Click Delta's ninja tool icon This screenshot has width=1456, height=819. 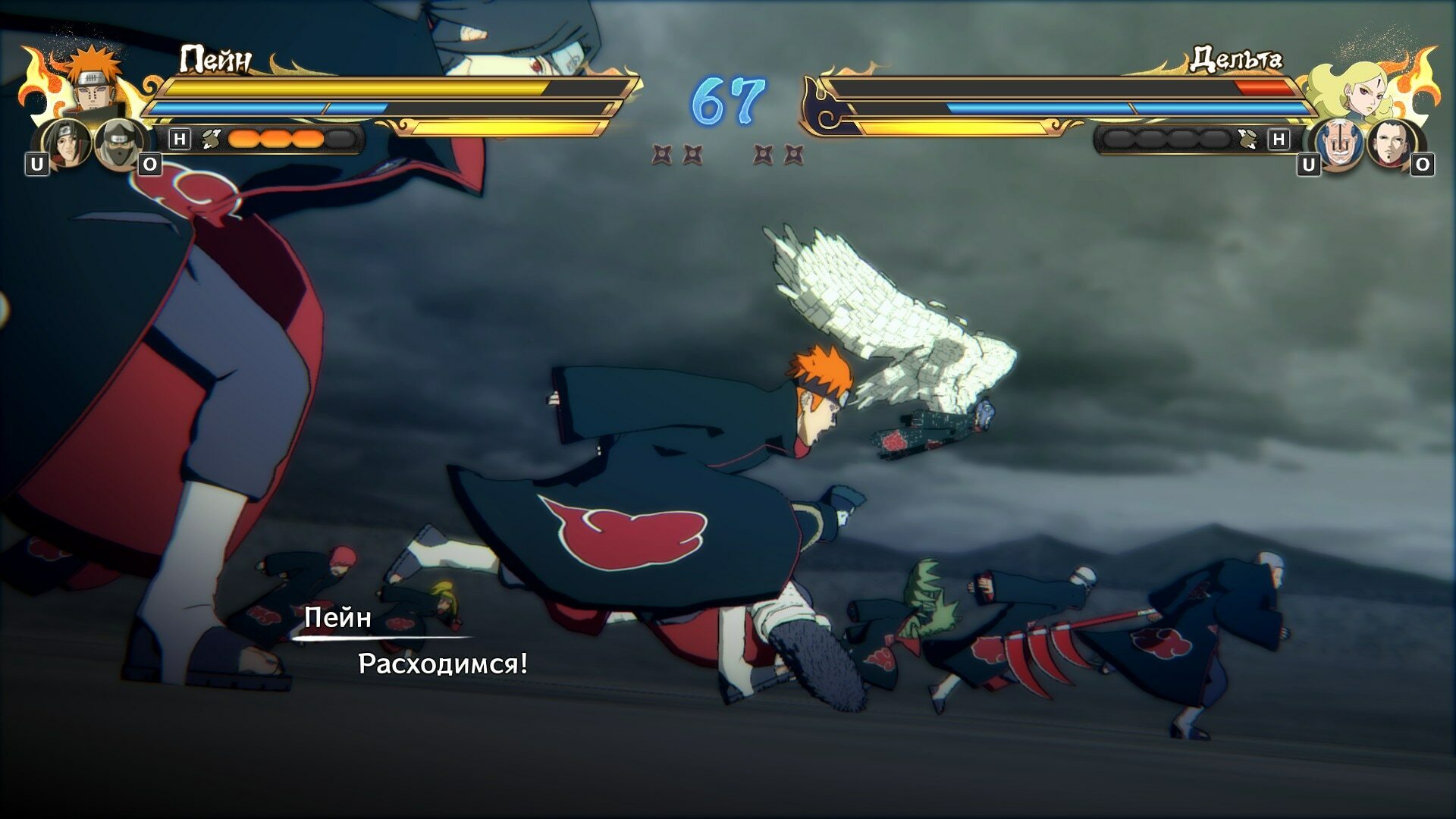tap(1246, 139)
